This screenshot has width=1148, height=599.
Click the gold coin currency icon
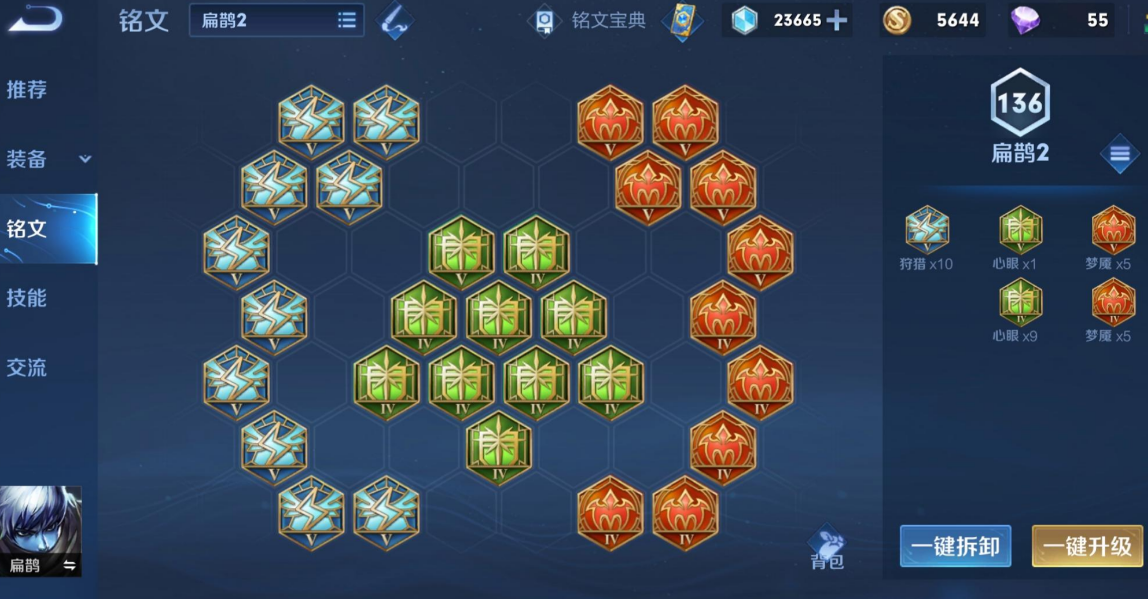[895, 20]
